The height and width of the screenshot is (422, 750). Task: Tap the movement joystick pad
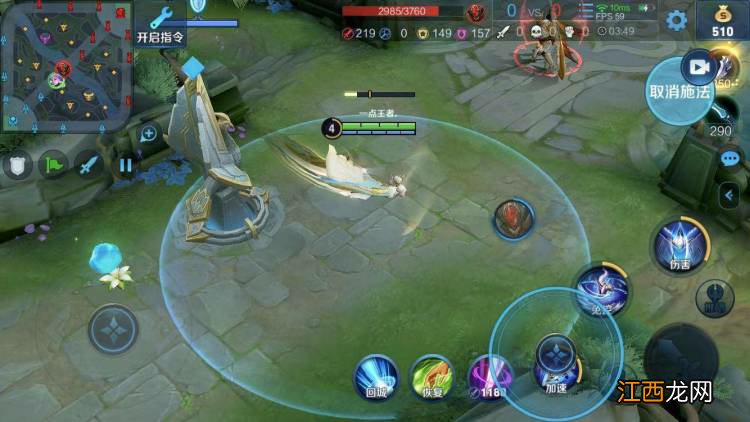click(115, 329)
